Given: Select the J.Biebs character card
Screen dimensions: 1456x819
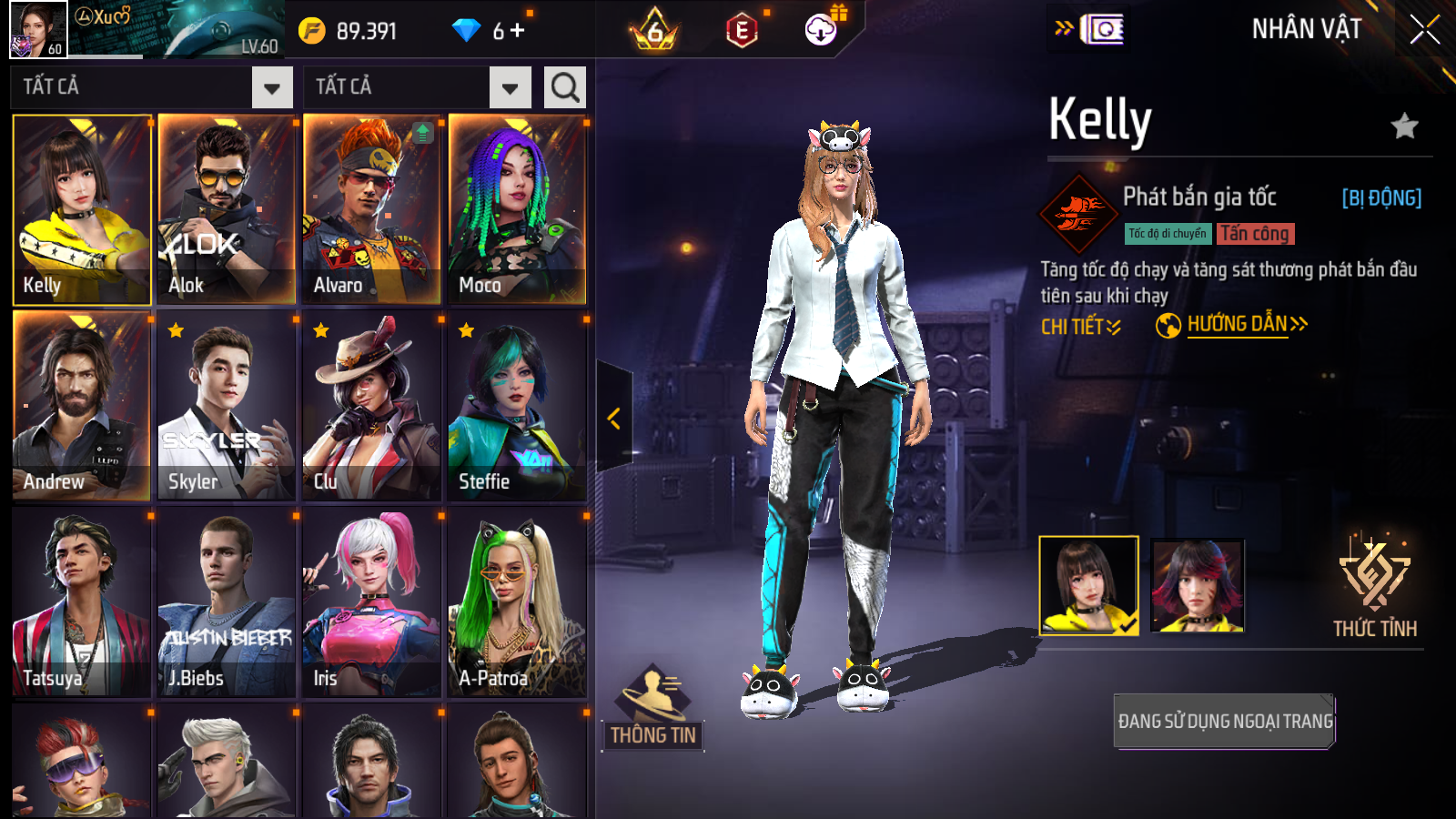Looking at the screenshot, I should tap(226, 602).
